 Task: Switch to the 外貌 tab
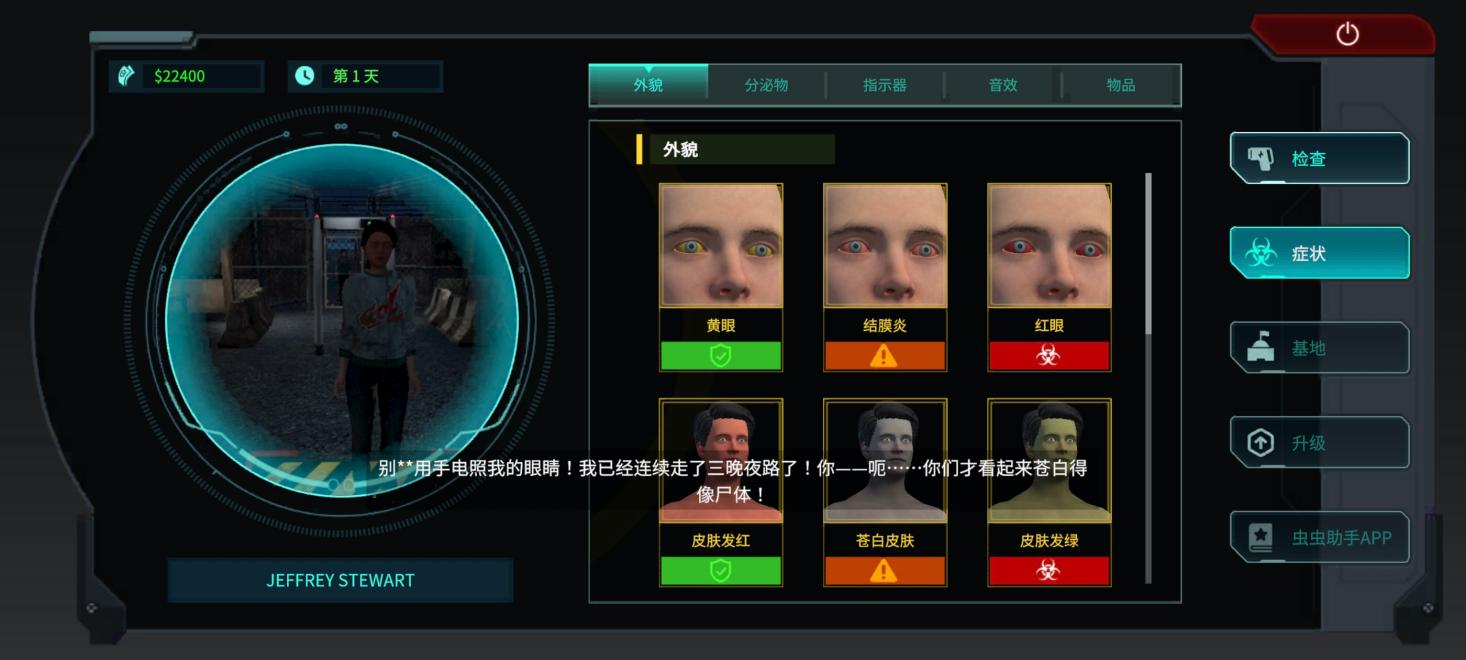[x=648, y=85]
